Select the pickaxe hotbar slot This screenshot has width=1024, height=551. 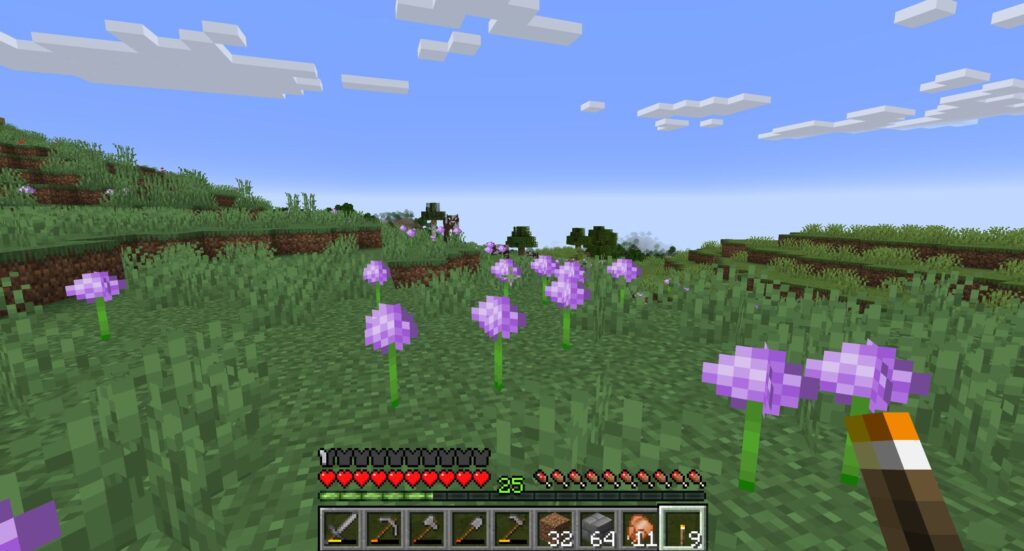click(384, 528)
